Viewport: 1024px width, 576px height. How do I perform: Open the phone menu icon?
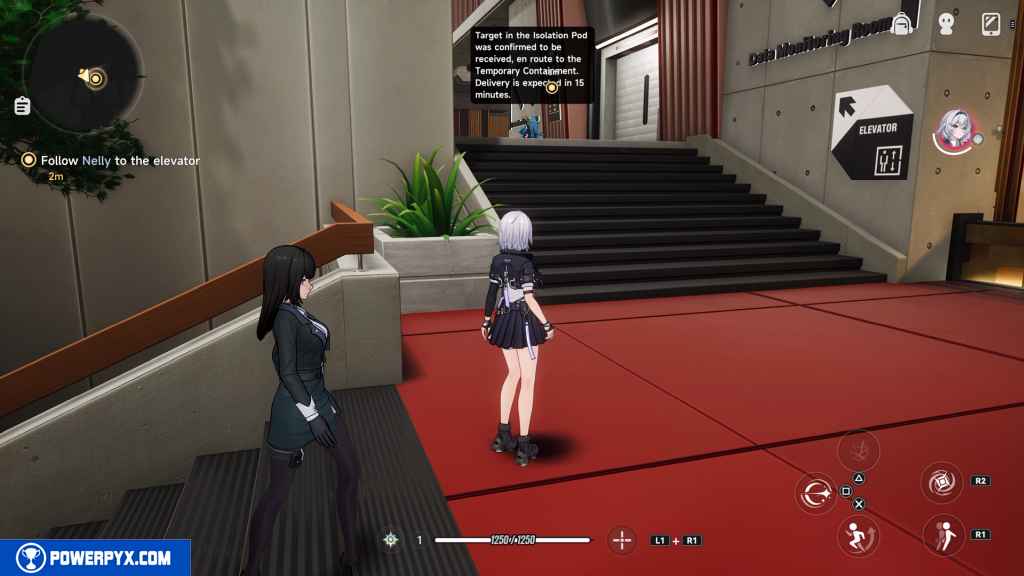[x=991, y=23]
